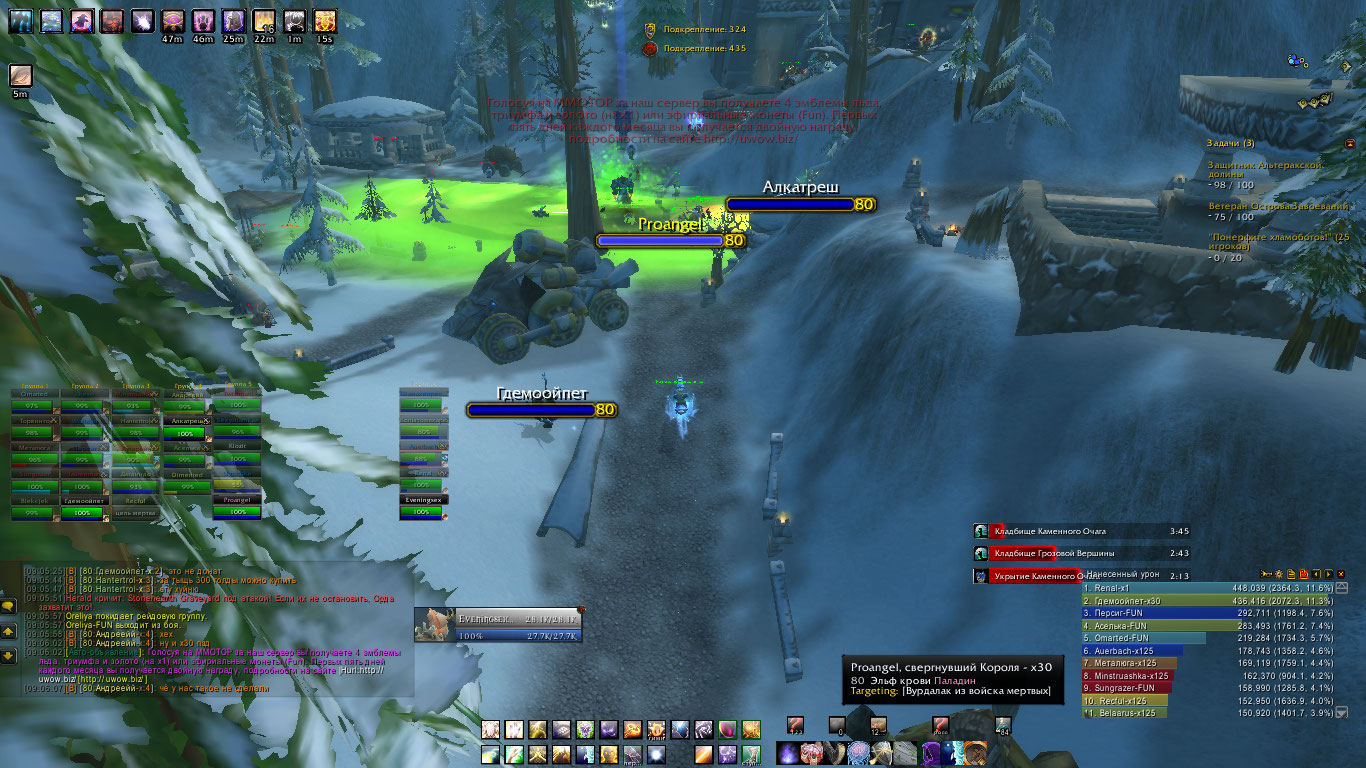Click the 47m eye buff icon

171,20
